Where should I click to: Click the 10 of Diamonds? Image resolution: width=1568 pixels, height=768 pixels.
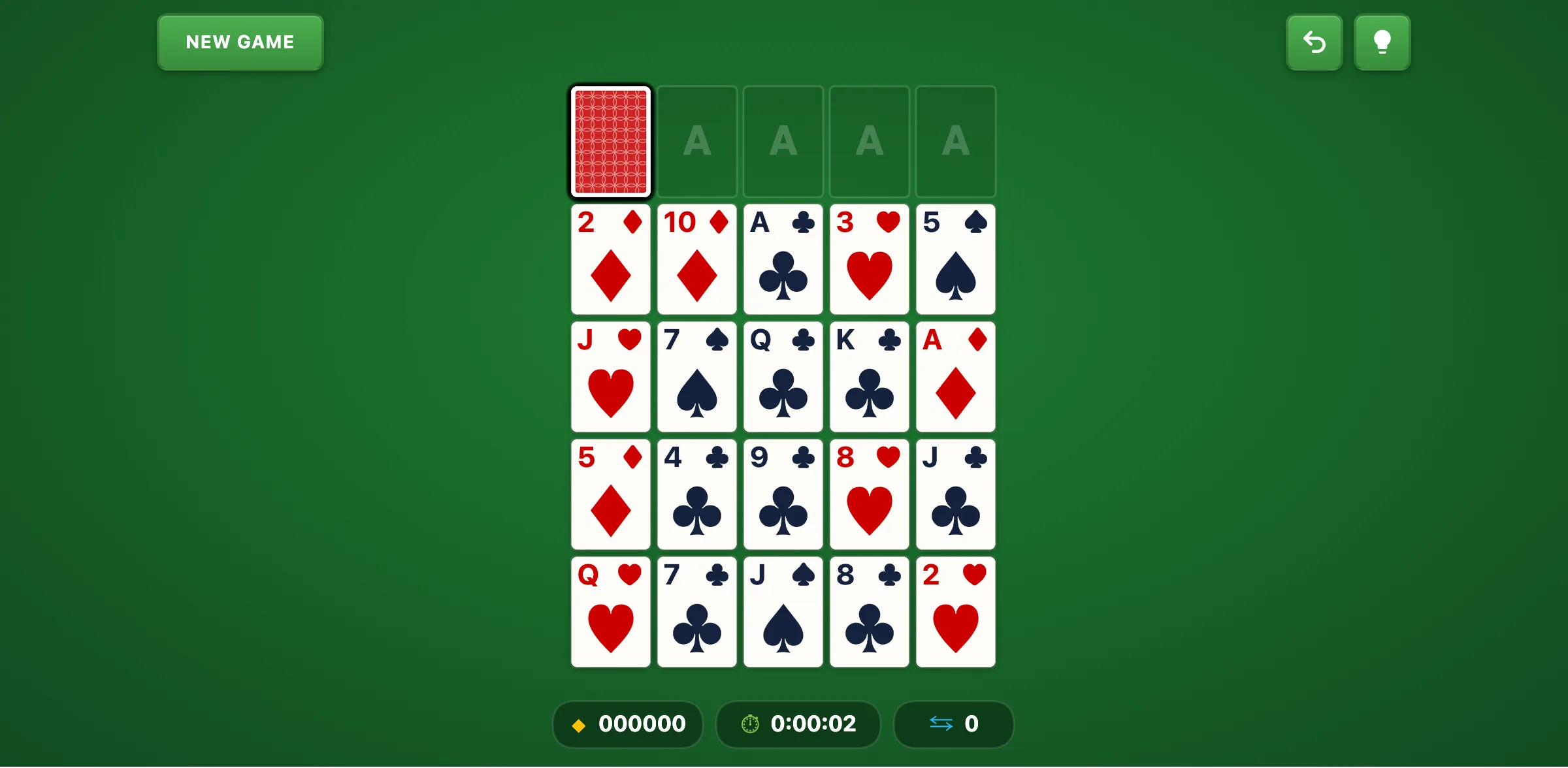pyautogui.click(x=696, y=259)
